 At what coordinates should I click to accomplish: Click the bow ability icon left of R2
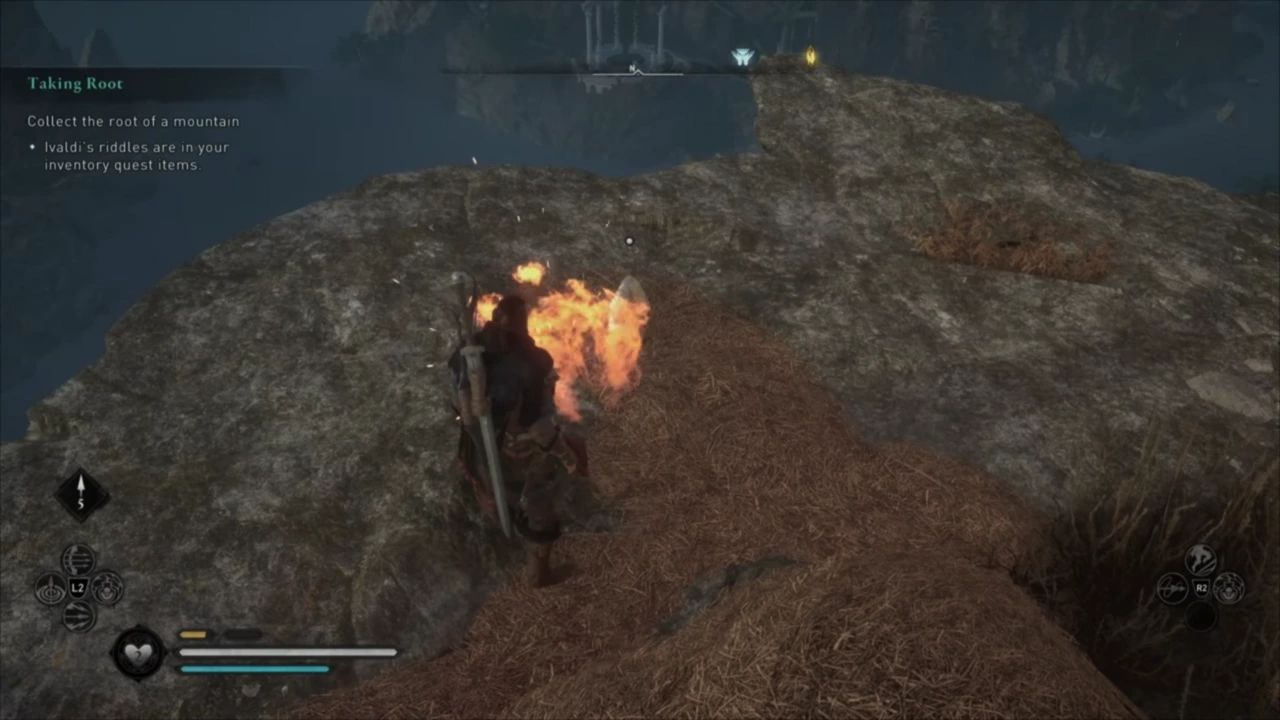pos(1172,588)
